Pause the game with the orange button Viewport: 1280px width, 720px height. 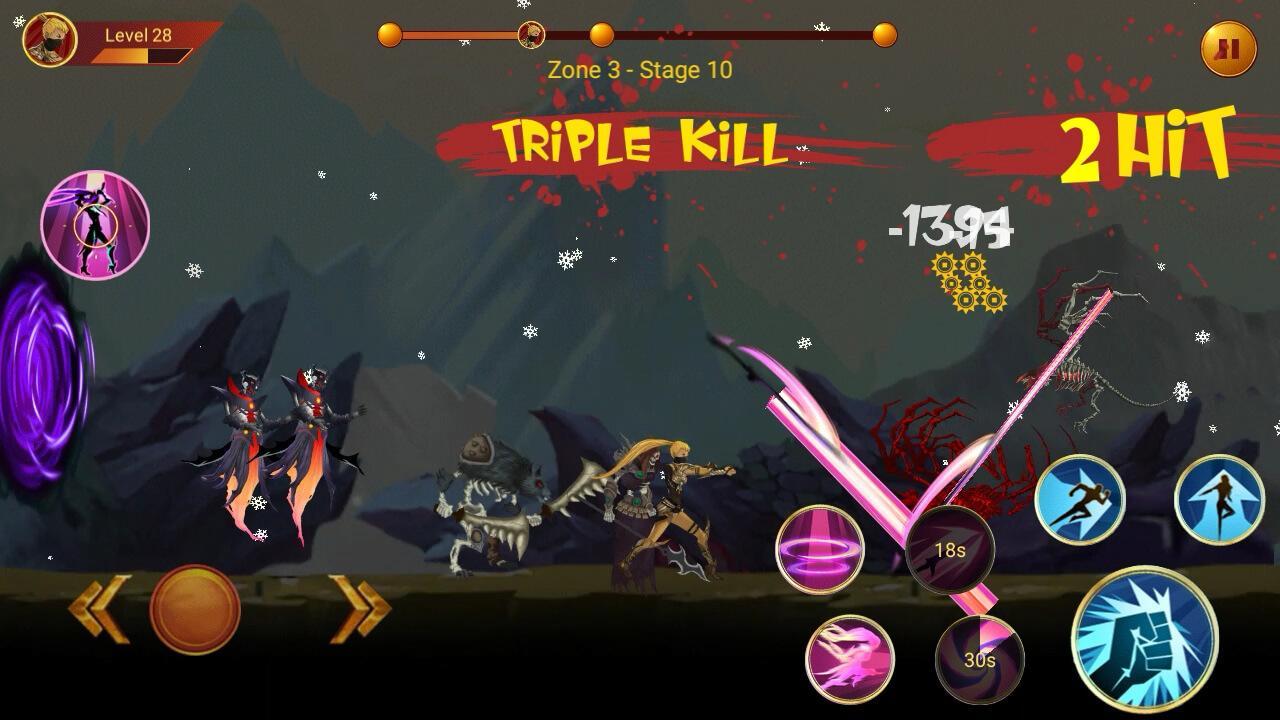[1228, 48]
